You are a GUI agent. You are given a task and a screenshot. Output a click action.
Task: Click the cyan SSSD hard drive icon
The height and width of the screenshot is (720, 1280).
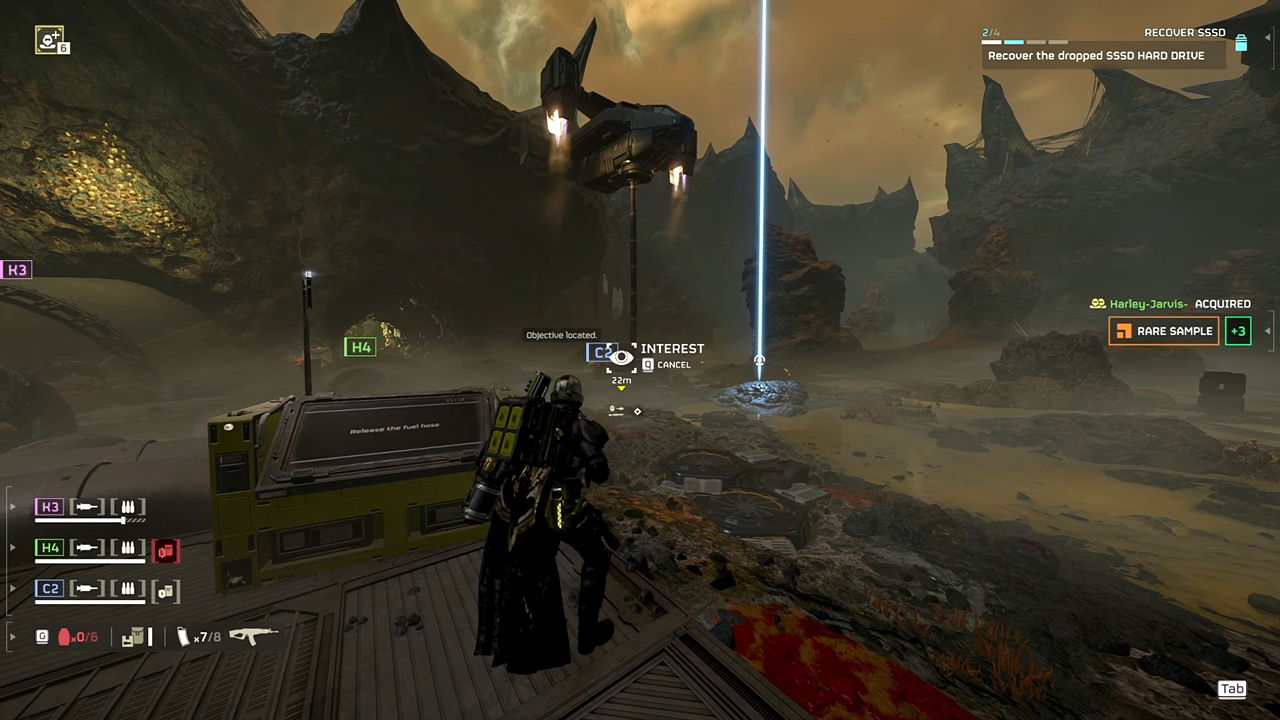1241,43
